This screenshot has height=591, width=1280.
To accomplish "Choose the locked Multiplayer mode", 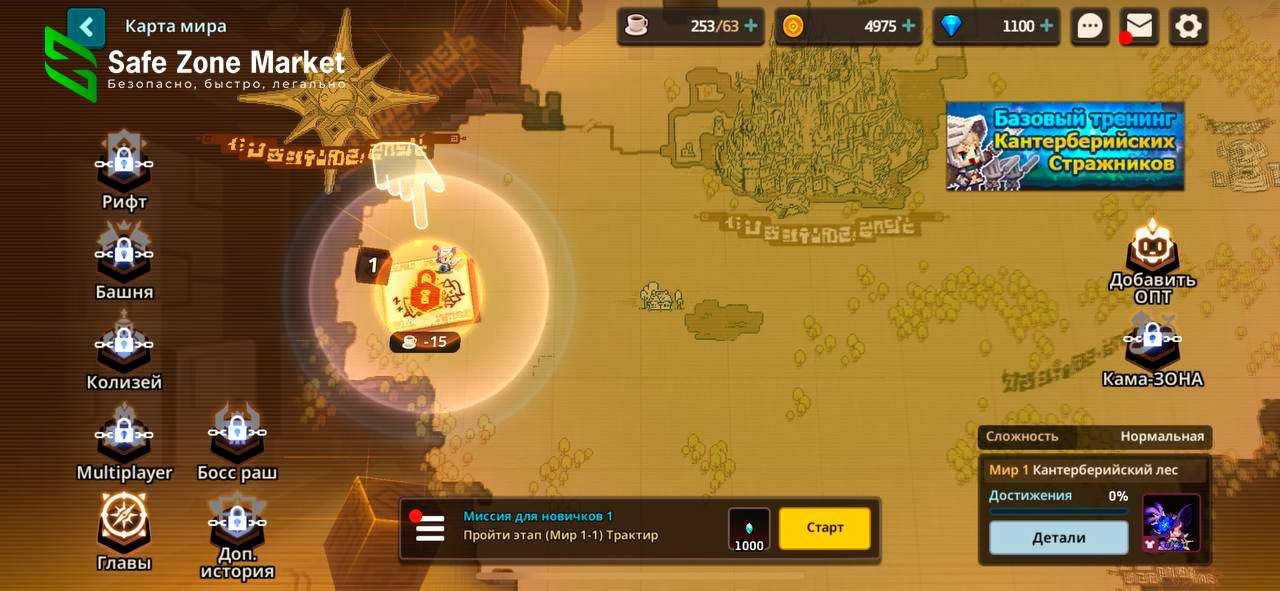I will pyautogui.click(x=124, y=436).
